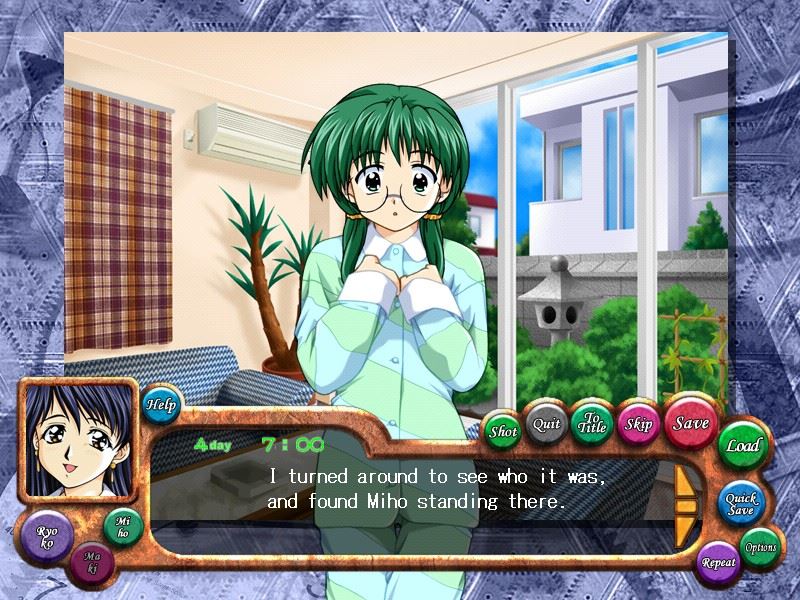Viewport: 800px width, 600px height.
Task: Activate the pink Skip button
Action: coord(638,424)
